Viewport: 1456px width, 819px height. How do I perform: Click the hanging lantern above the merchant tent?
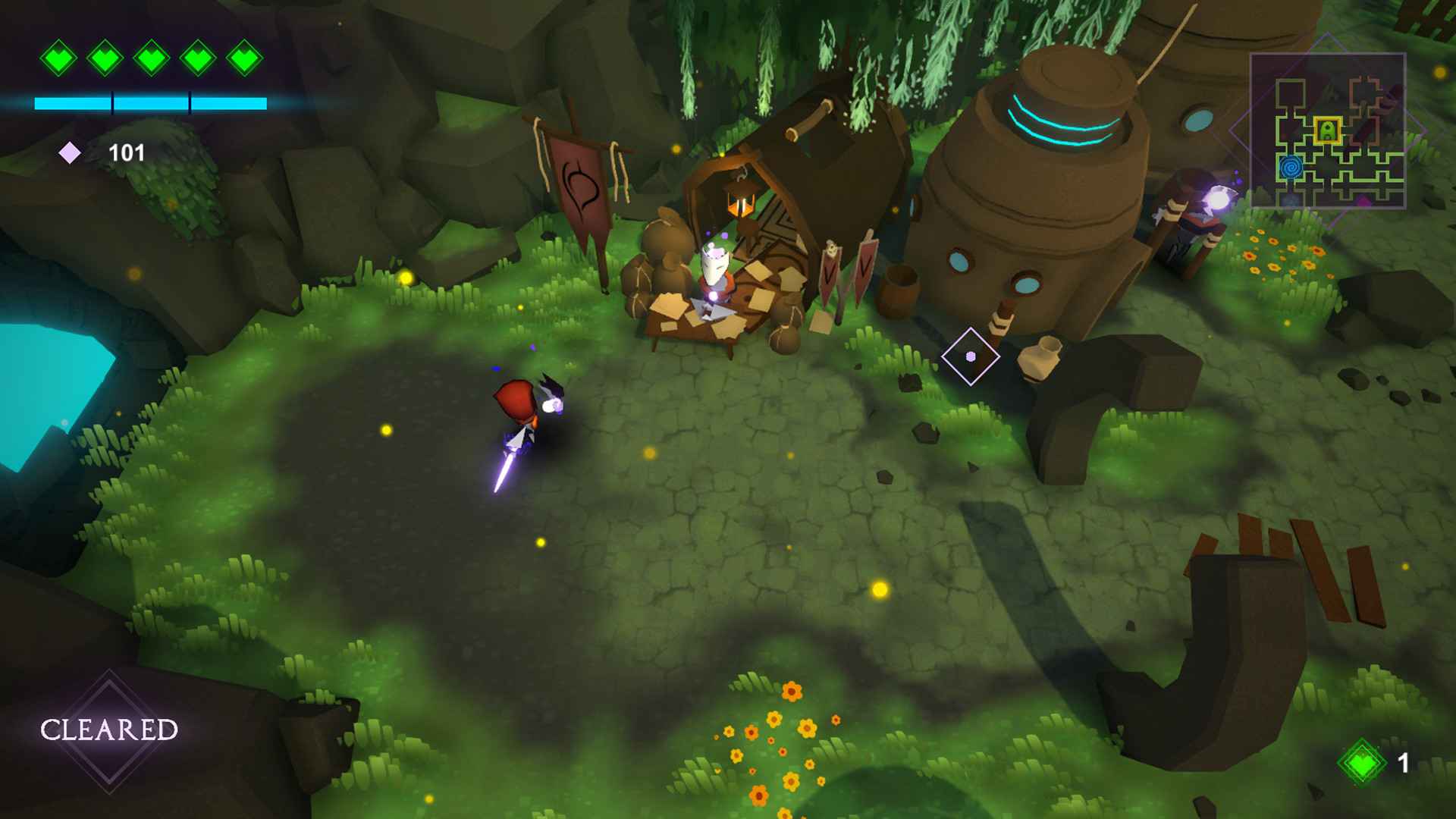pos(742,202)
